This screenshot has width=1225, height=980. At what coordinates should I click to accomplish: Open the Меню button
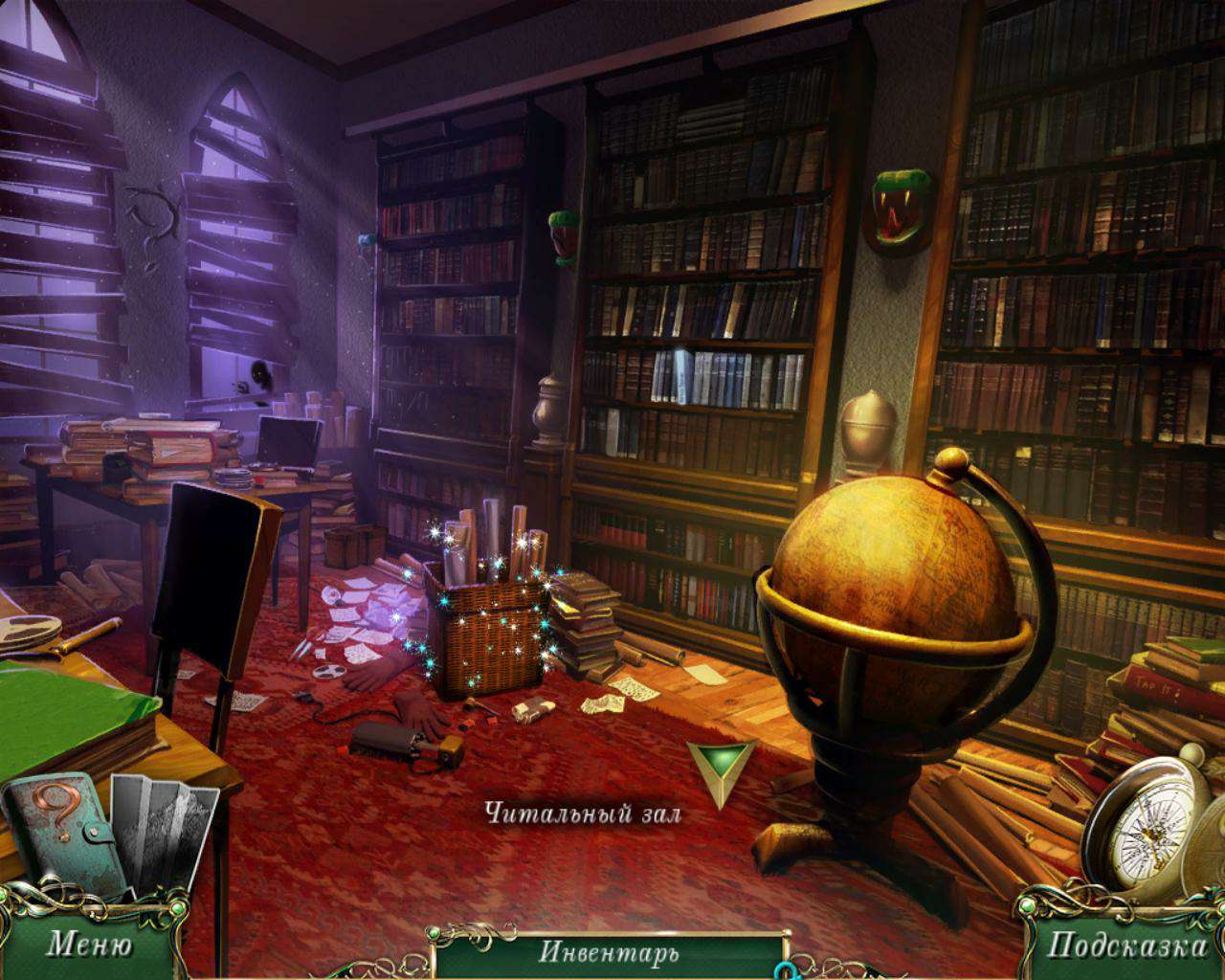pos(88,945)
